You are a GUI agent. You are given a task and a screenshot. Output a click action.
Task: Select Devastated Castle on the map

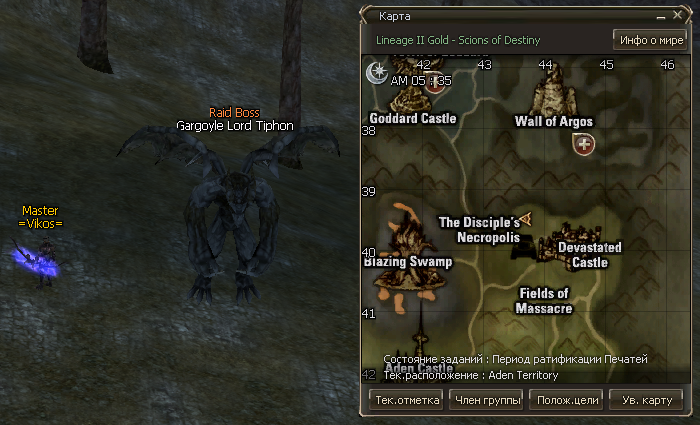coord(589,254)
